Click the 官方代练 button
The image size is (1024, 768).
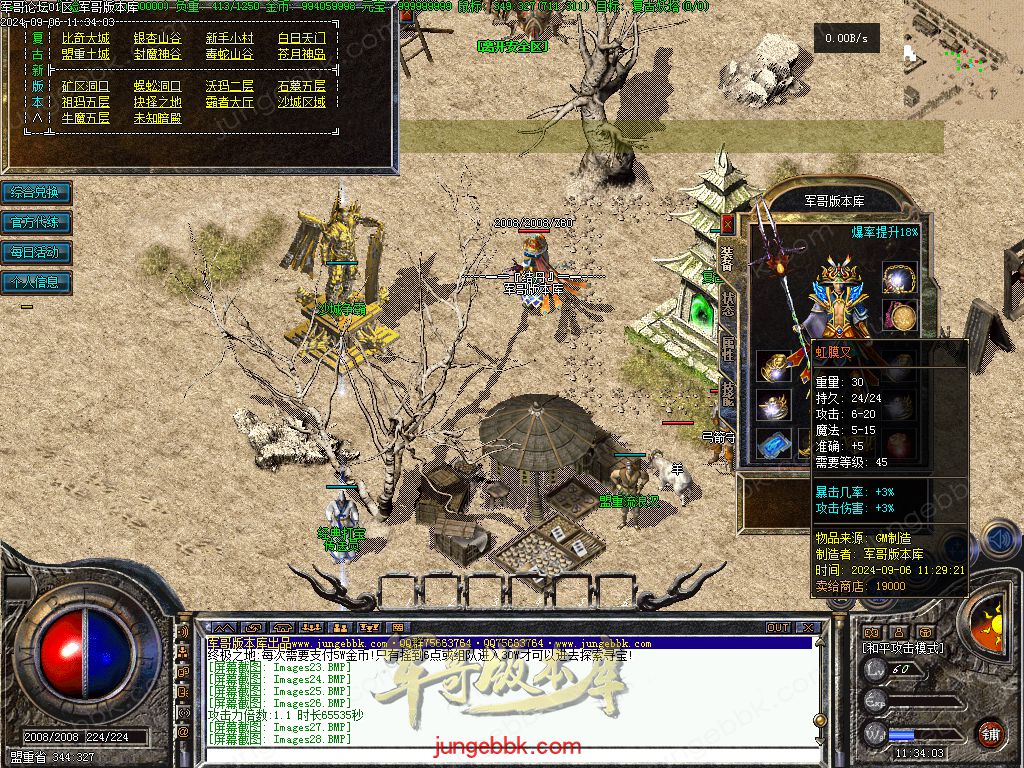click(36, 222)
